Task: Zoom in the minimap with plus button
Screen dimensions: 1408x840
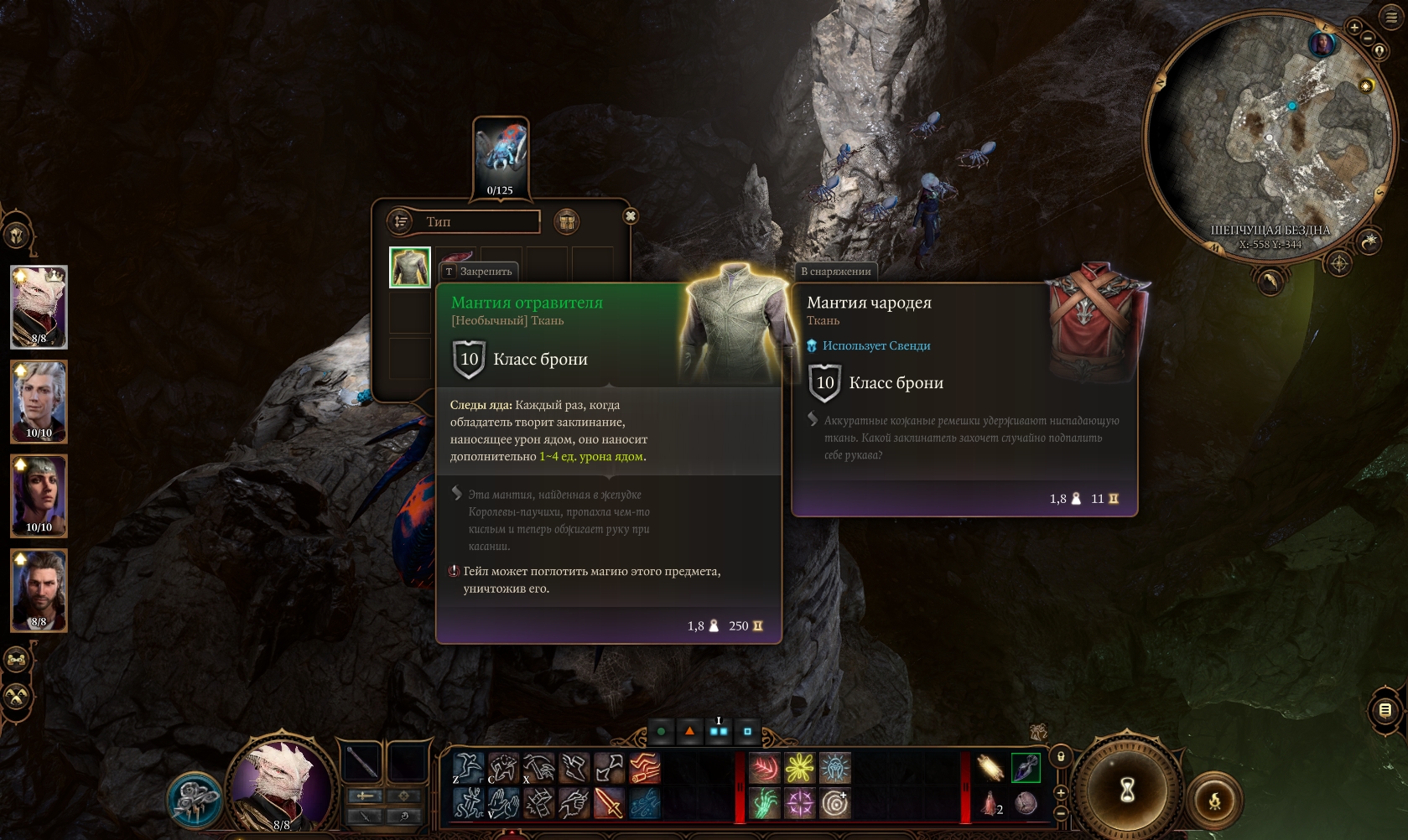Action: (1353, 27)
